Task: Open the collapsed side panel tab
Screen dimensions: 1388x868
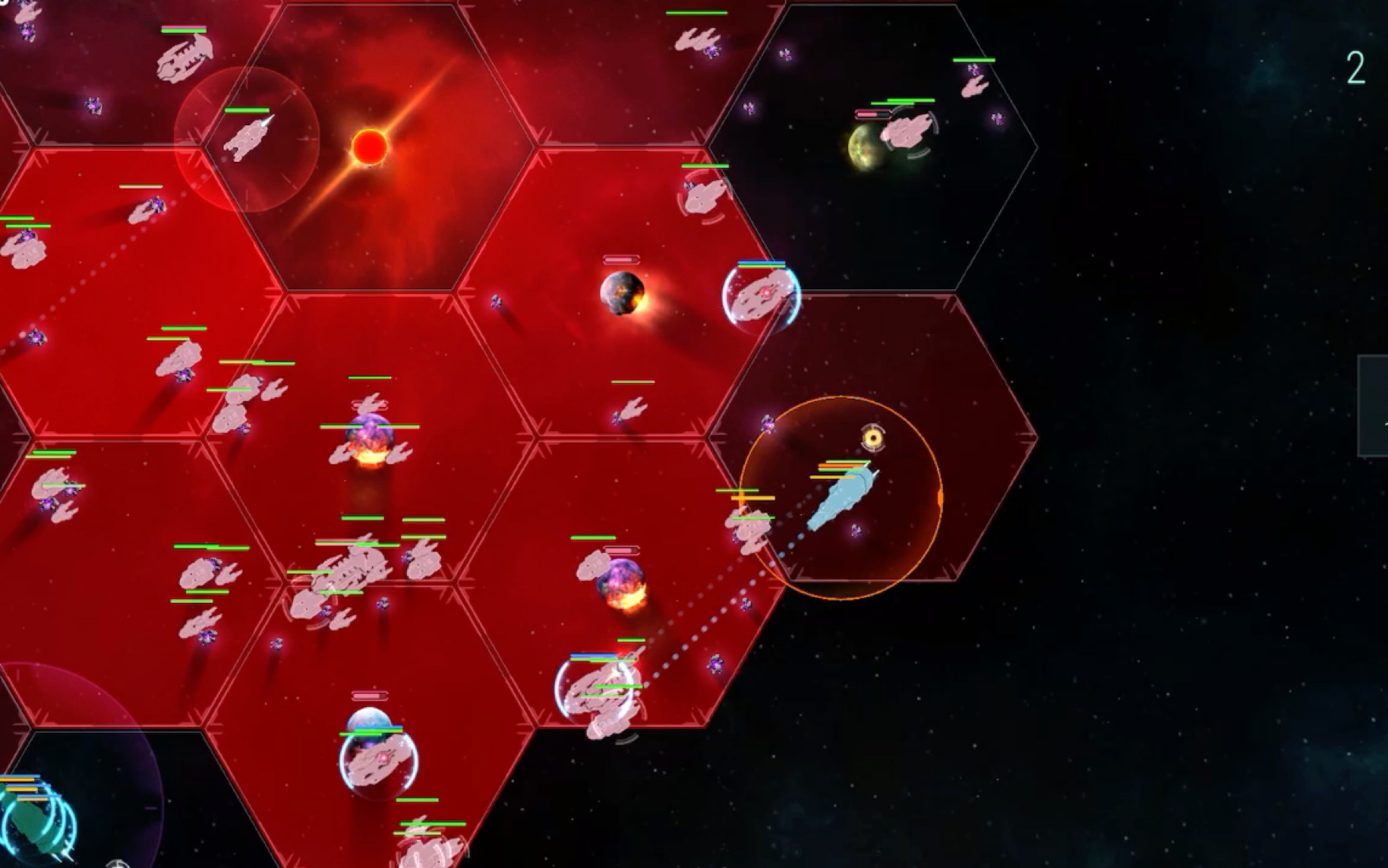Action: coord(1376,406)
